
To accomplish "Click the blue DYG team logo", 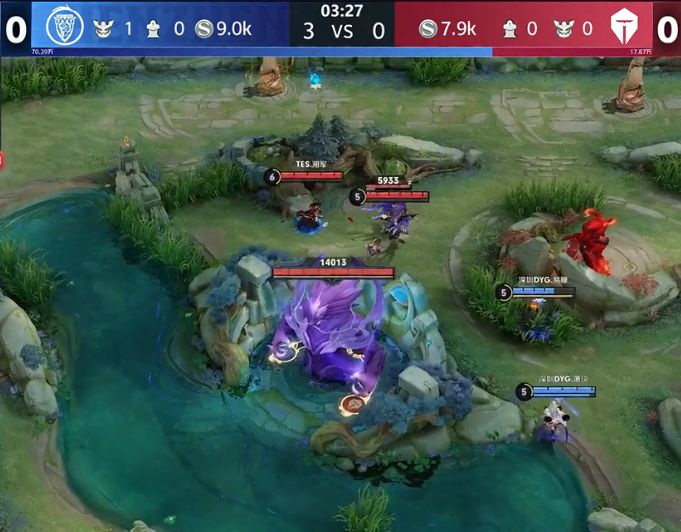I will (x=64, y=27).
